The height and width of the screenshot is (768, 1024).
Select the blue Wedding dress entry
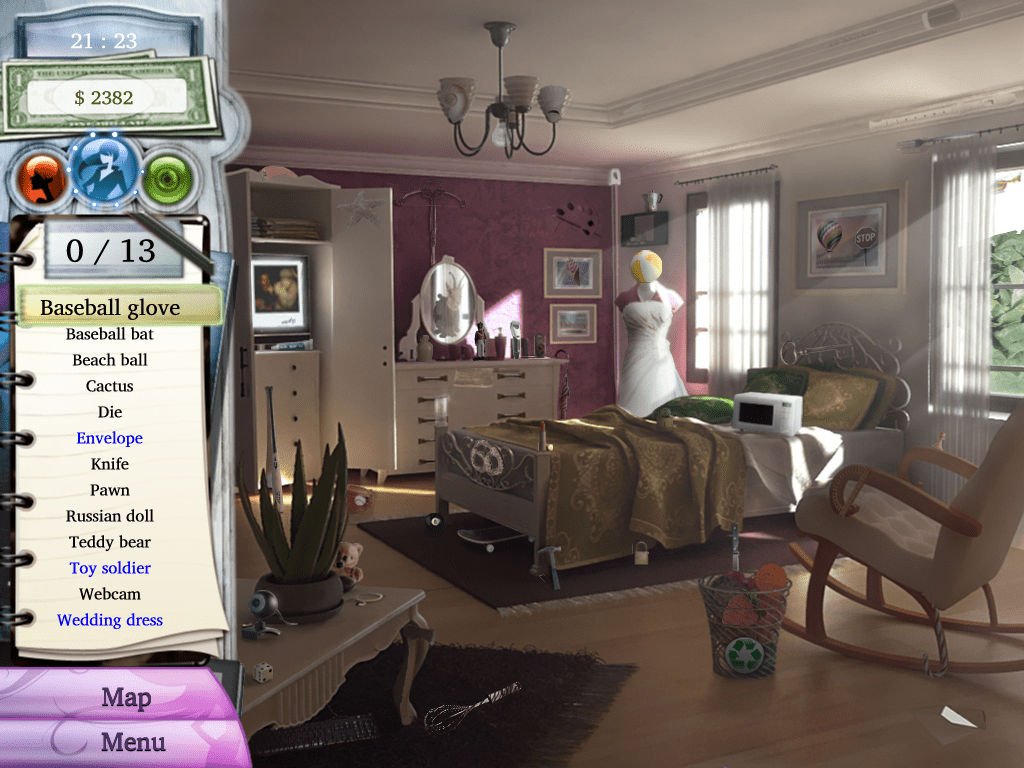click(x=110, y=620)
